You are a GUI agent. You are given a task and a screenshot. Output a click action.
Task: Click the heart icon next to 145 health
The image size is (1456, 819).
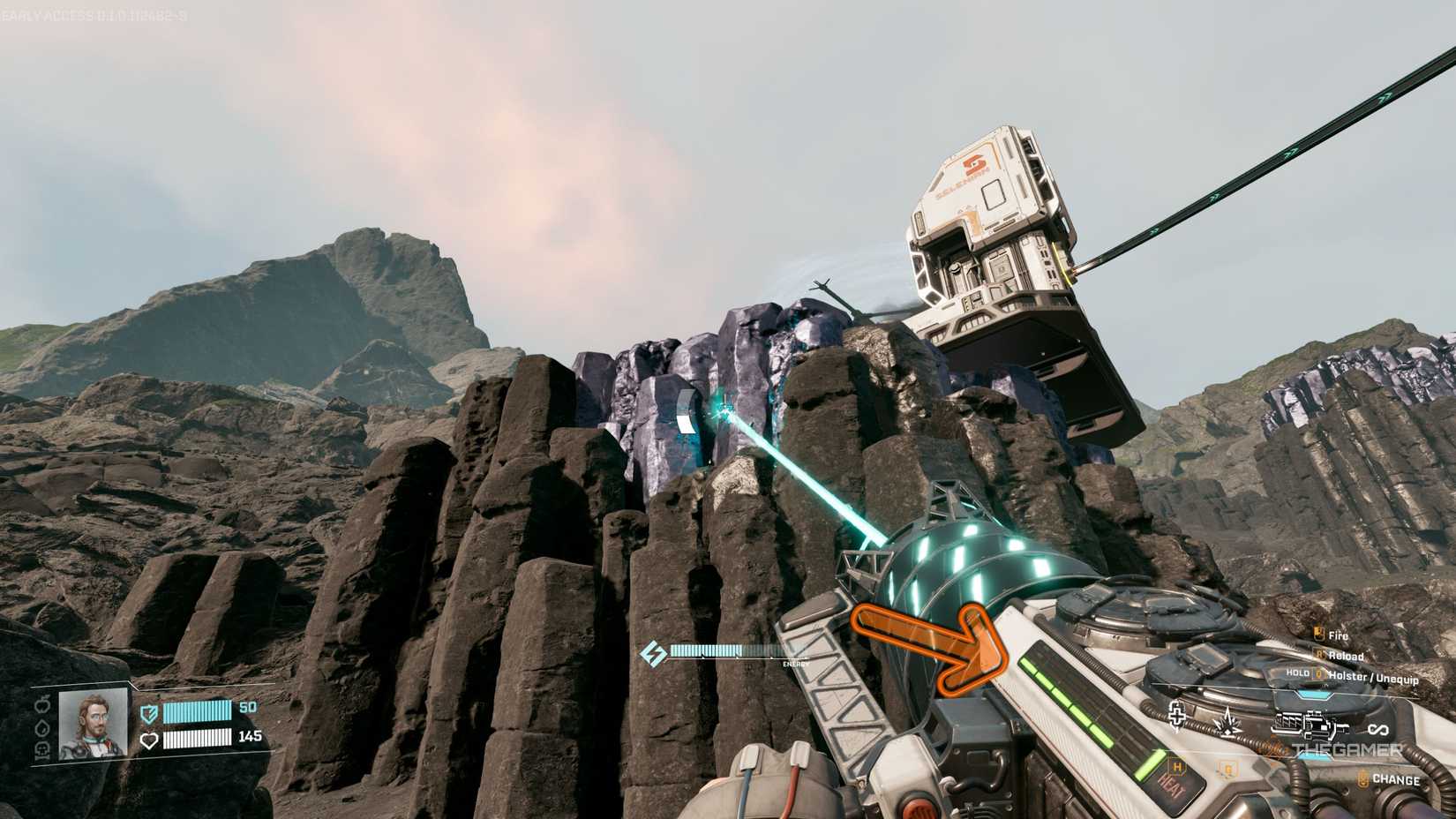[x=149, y=740]
